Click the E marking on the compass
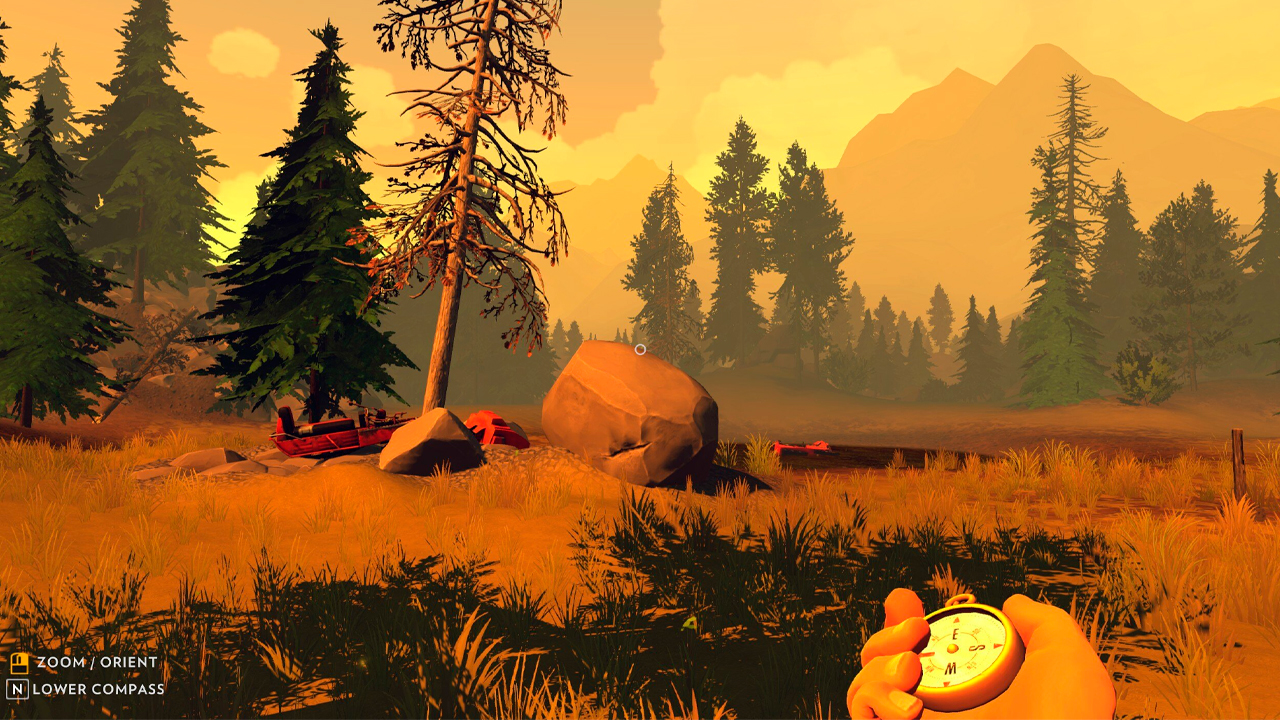 956,634
